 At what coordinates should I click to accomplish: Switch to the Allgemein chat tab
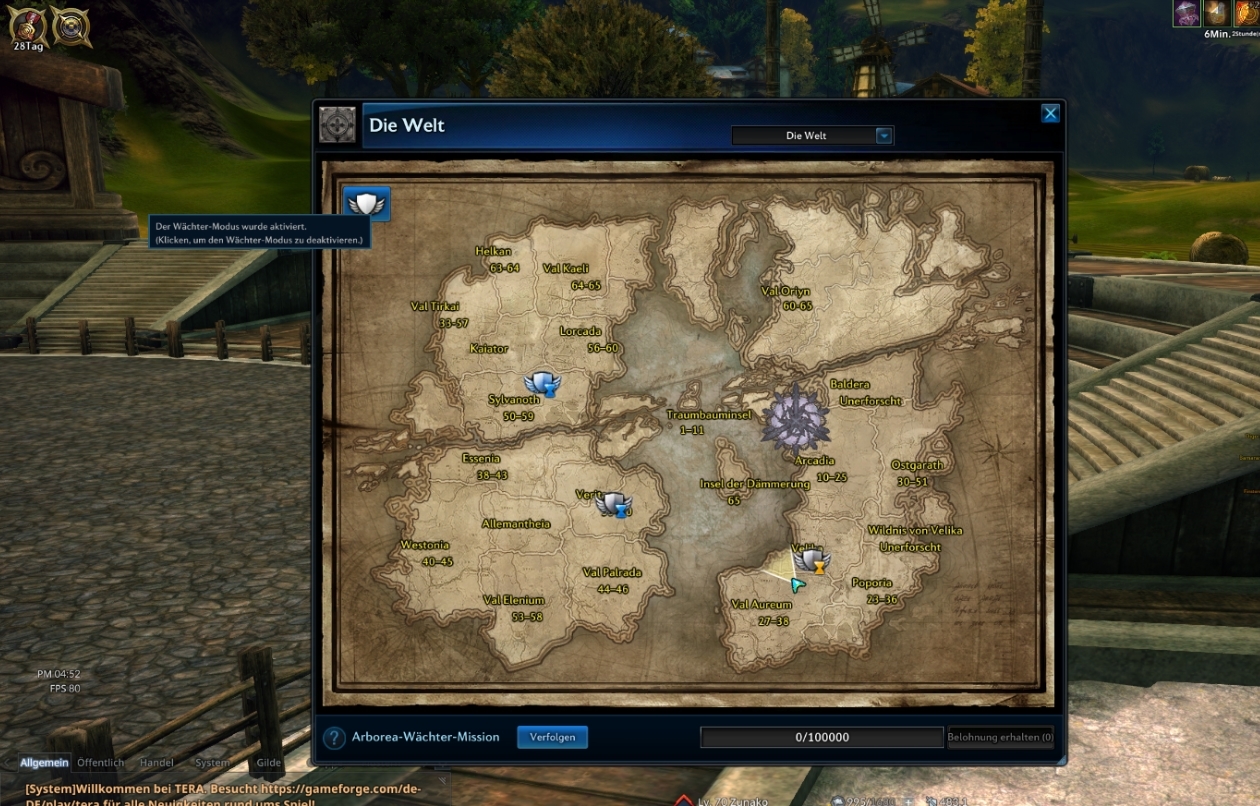pyautogui.click(x=44, y=763)
